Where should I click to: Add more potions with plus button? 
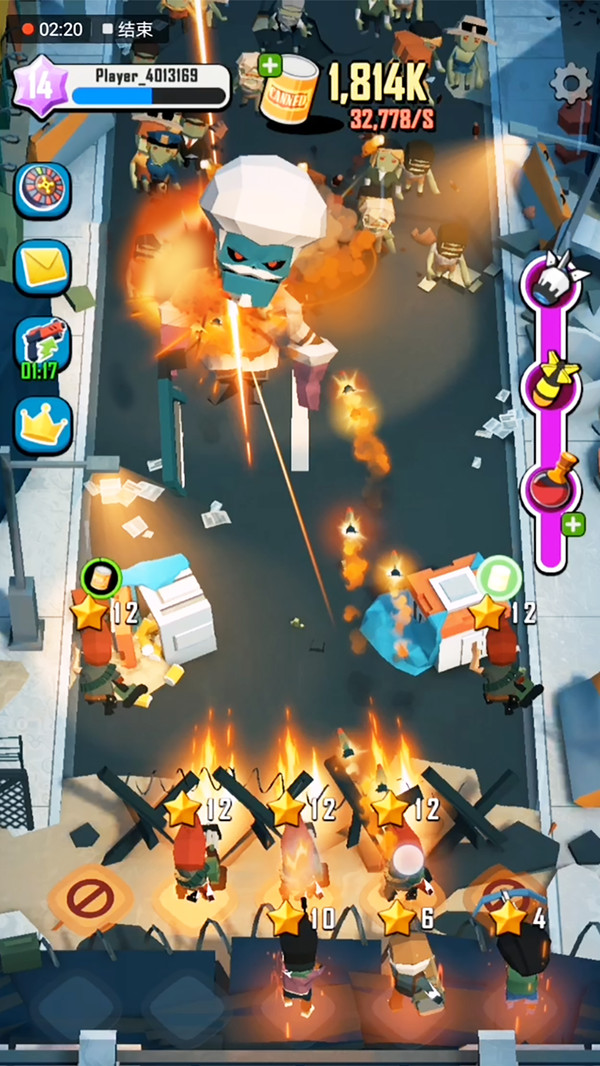point(572,524)
